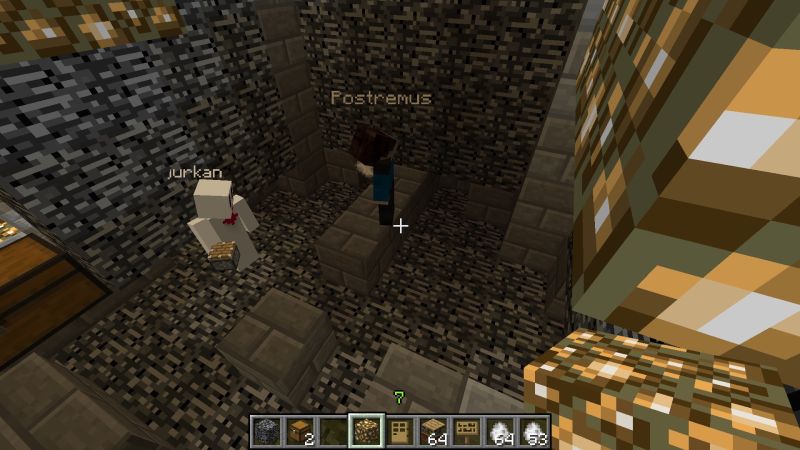800x450 pixels.
Task: Select the wooden sign hotbar slot
Action: click(466, 431)
